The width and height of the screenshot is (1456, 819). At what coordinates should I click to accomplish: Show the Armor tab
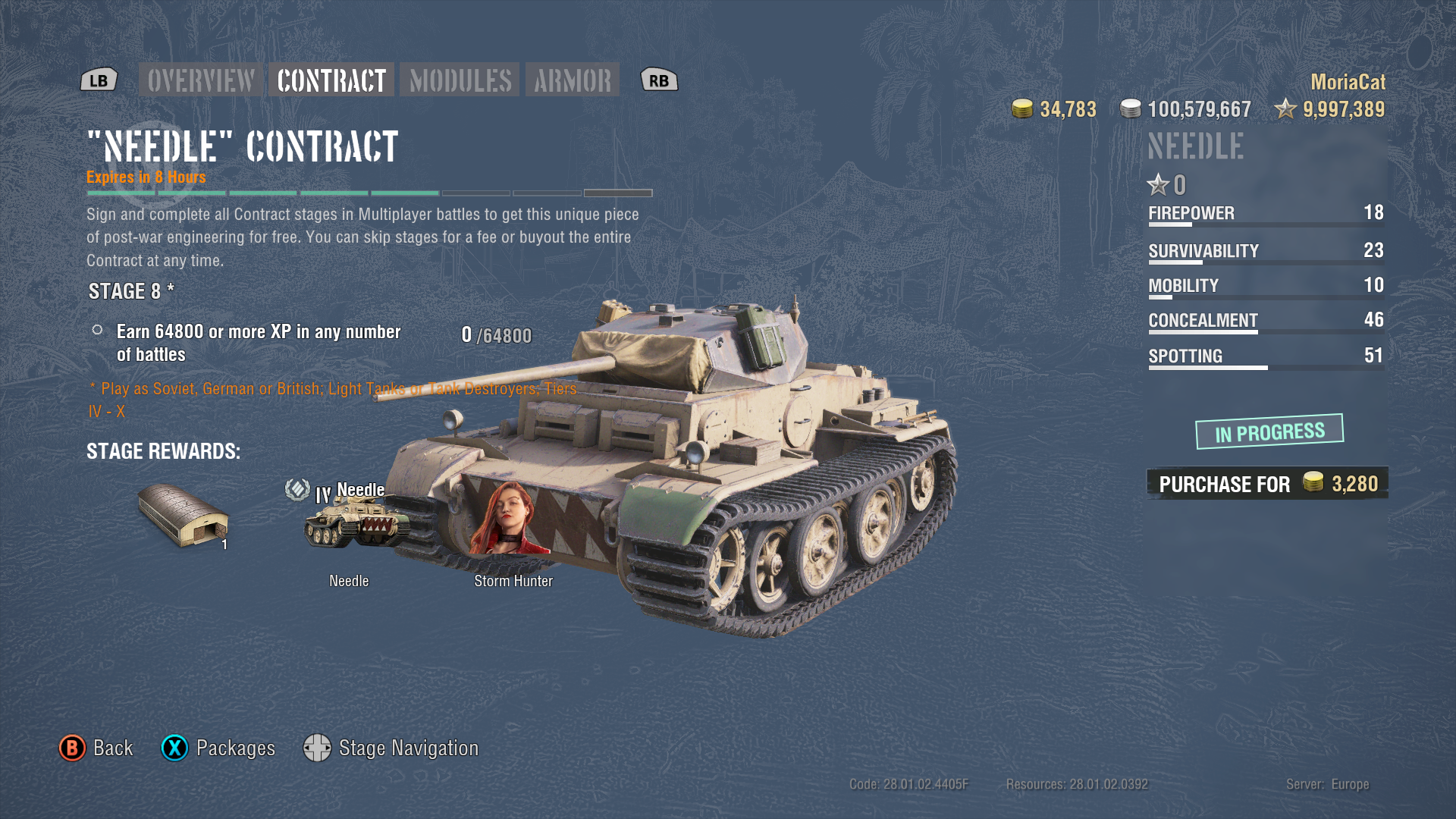coord(573,80)
